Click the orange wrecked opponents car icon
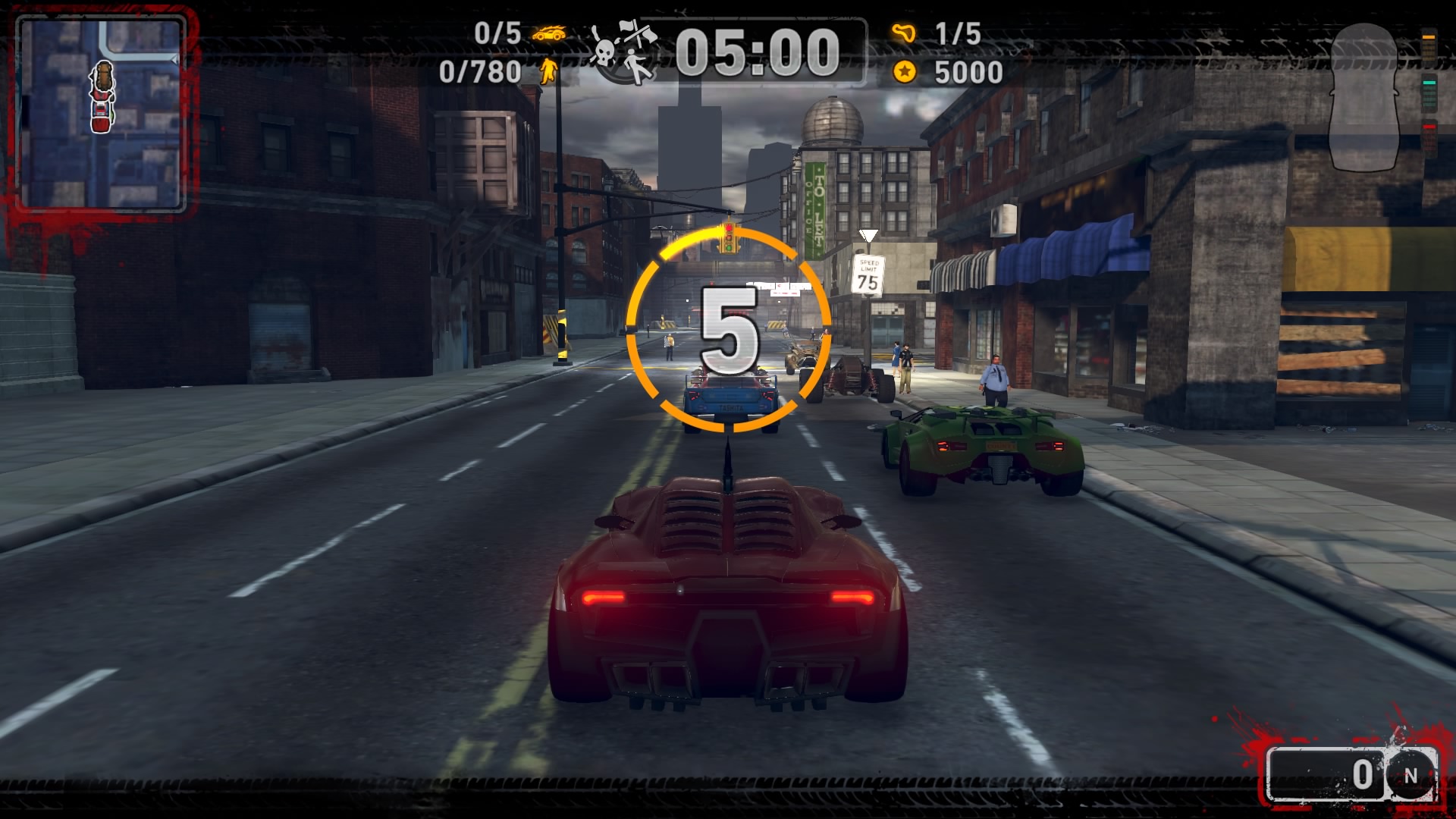1456x819 pixels. (548, 33)
